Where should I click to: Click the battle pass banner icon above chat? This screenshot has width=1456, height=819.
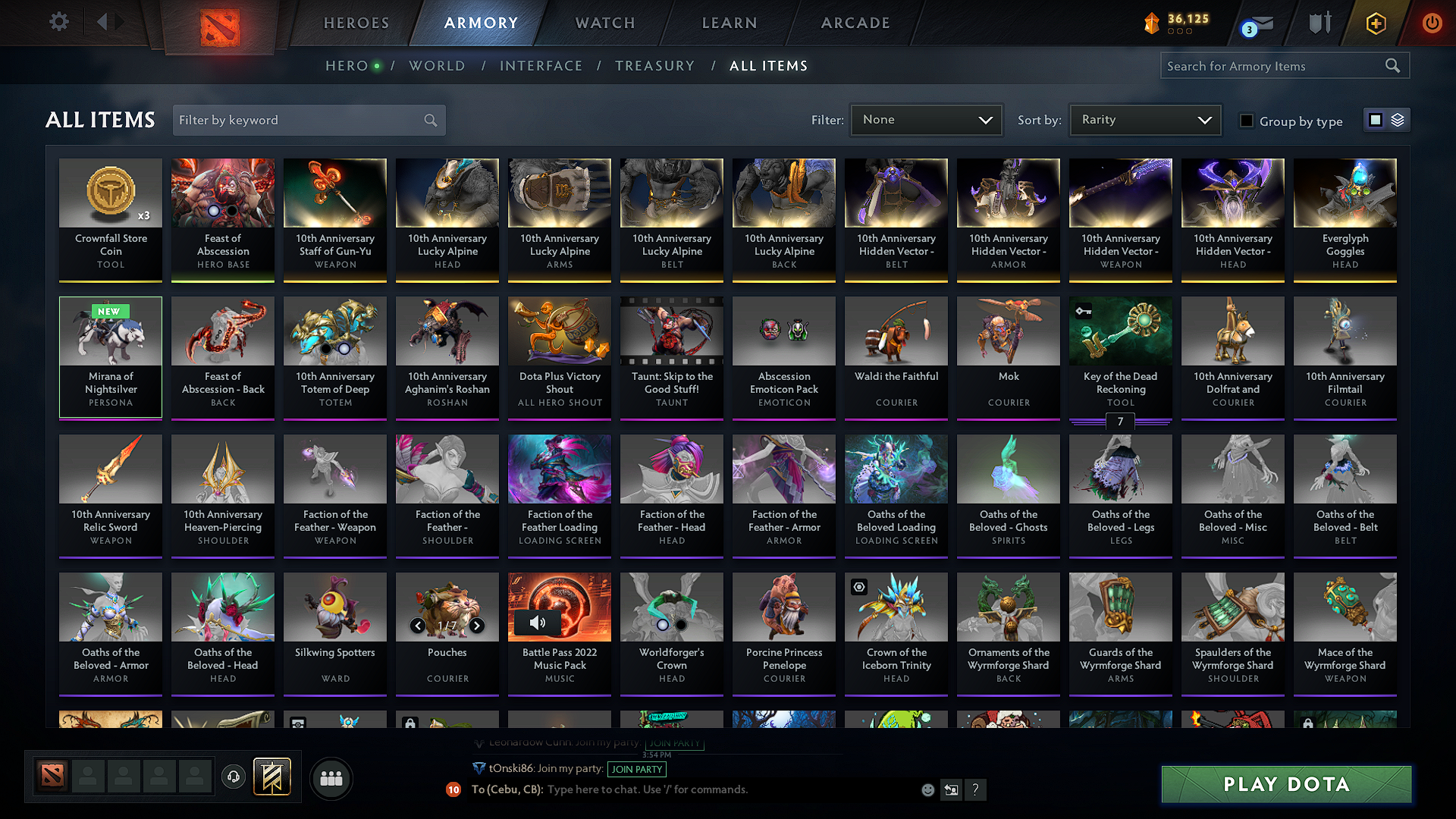pos(270,776)
